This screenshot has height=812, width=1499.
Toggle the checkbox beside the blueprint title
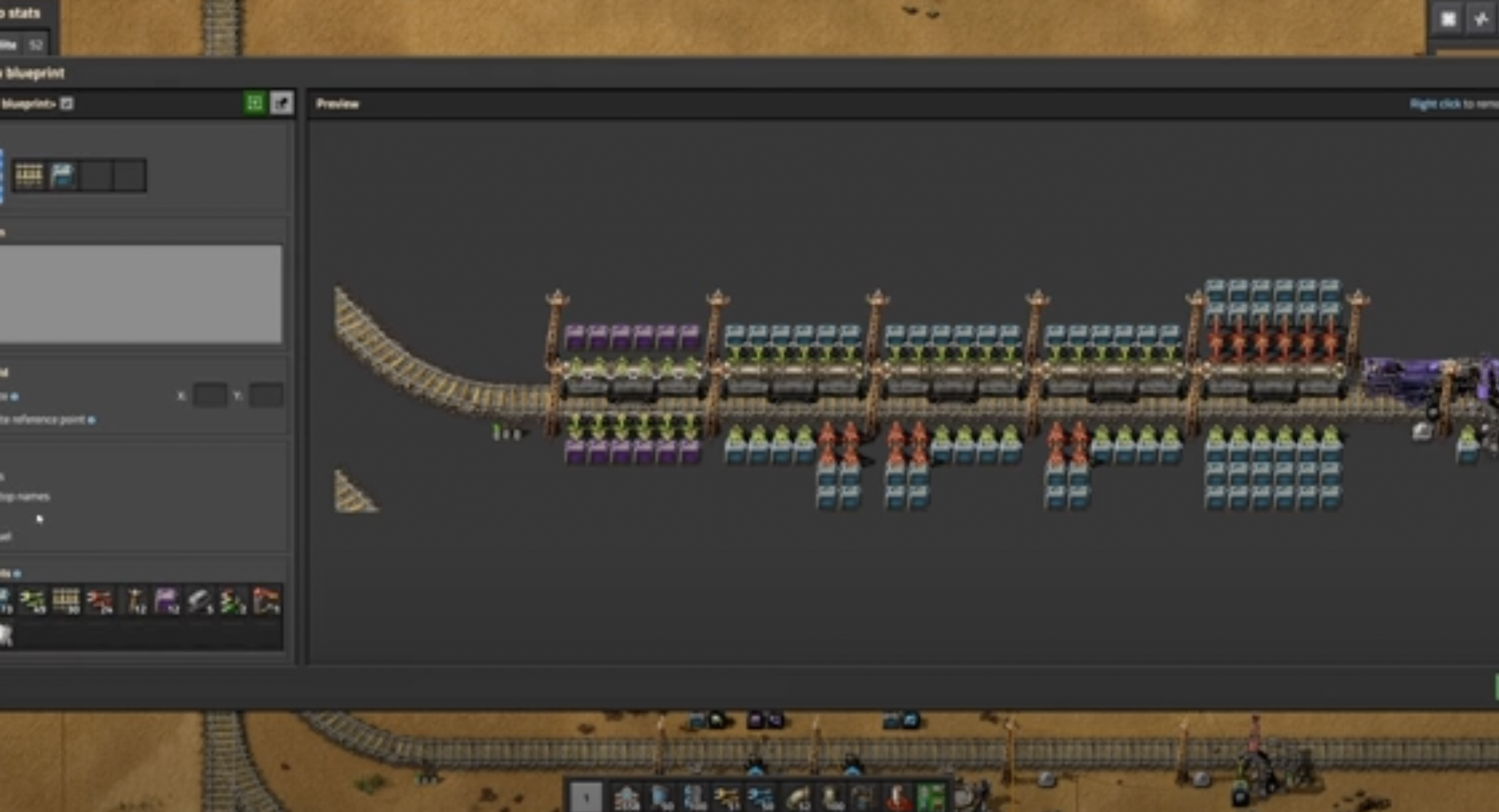[x=67, y=104]
